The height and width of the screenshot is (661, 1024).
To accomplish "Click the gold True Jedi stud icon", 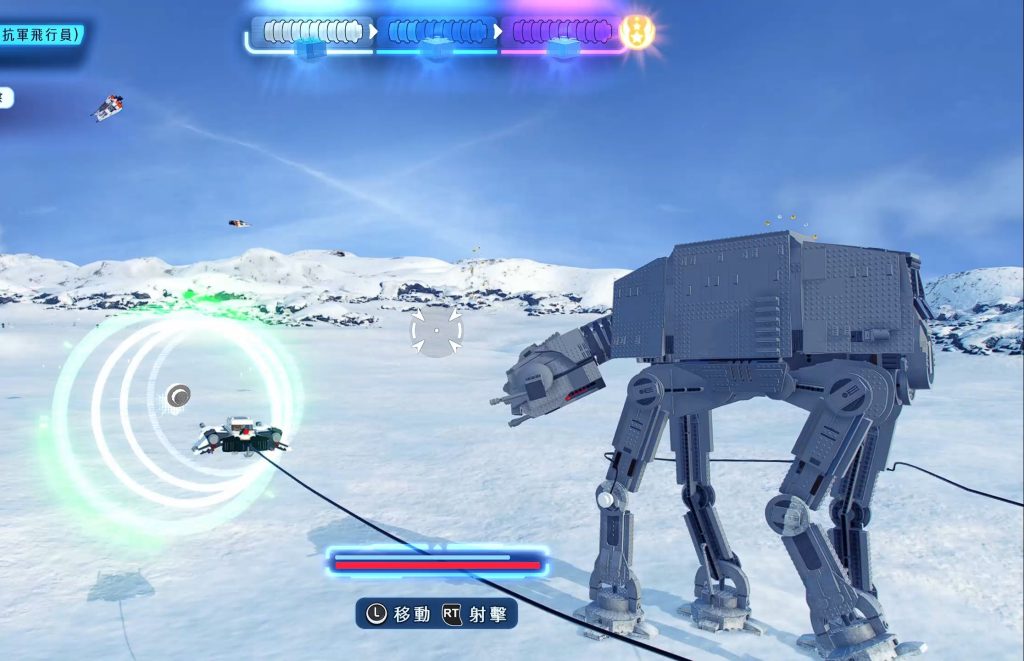I will (x=636, y=32).
